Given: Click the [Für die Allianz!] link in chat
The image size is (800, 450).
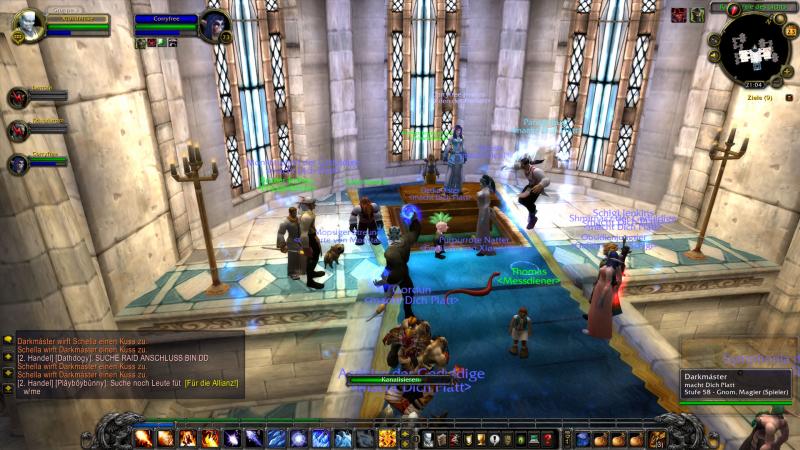Looking at the screenshot, I should click(209, 384).
